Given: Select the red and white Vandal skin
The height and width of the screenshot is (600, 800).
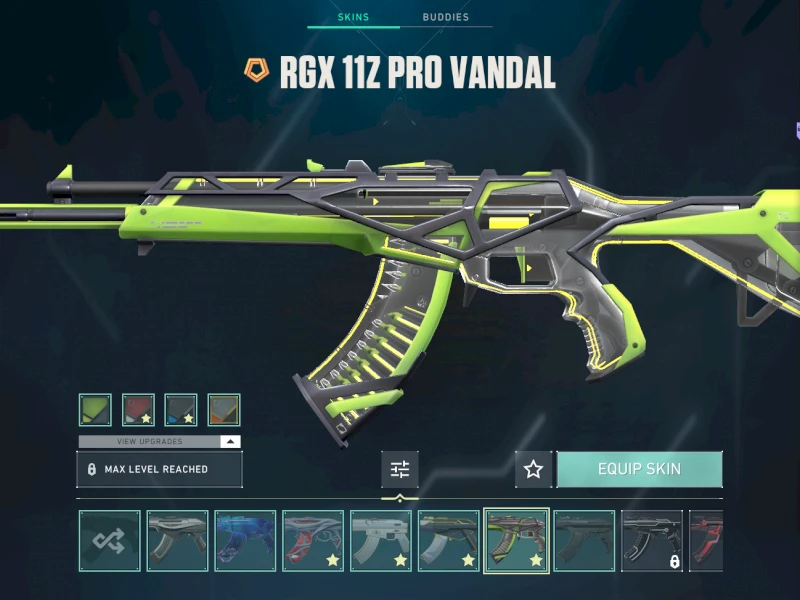Looking at the screenshot, I should tap(313, 541).
